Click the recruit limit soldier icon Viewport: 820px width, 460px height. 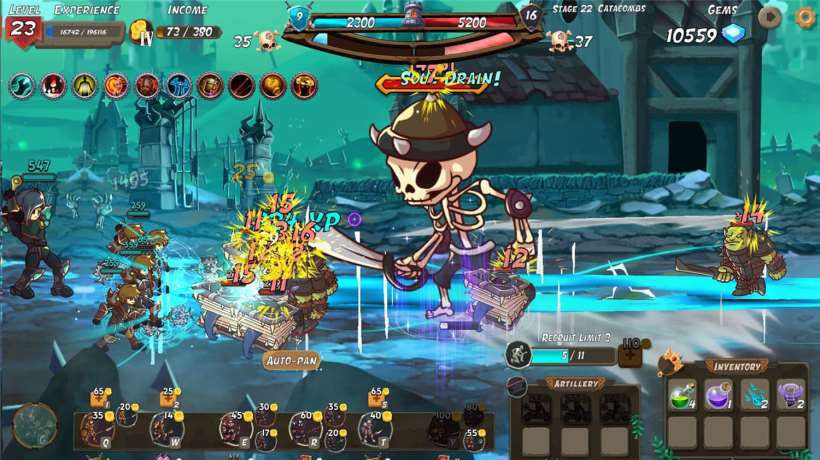[x=518, y=354]
